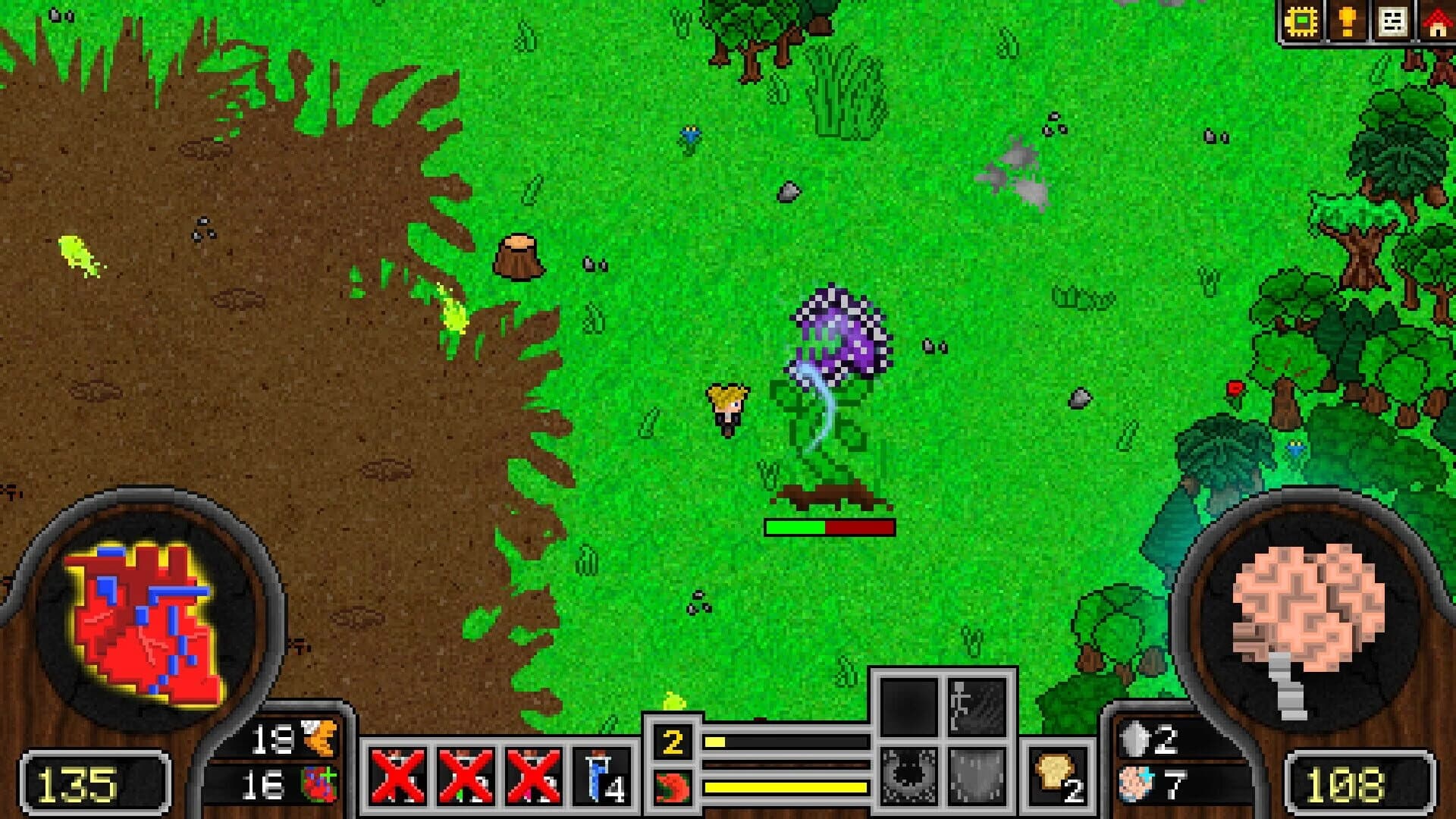Open the empty dark ability slot
The width and height of the screenshot is (1456, 819).
pos(908,708)
